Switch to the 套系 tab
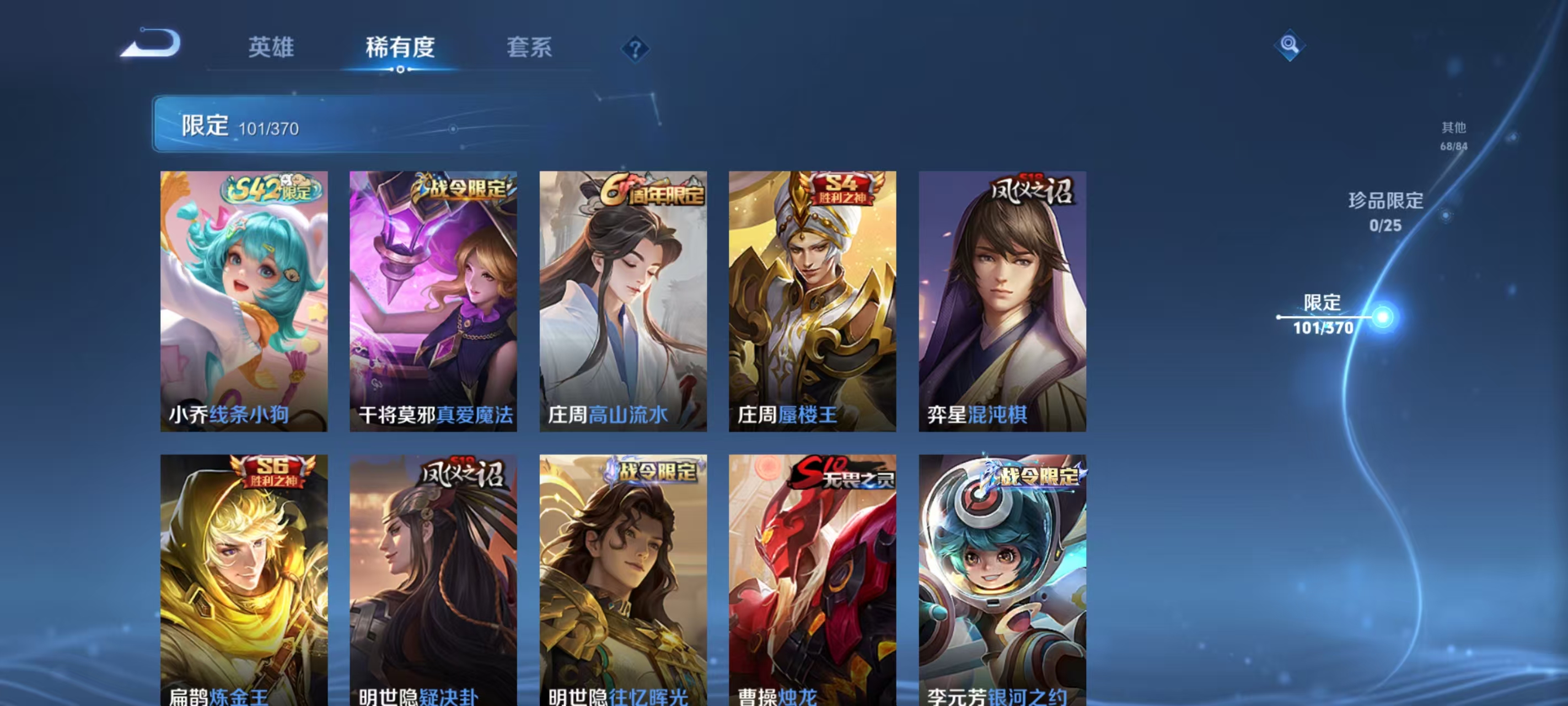 530,48
